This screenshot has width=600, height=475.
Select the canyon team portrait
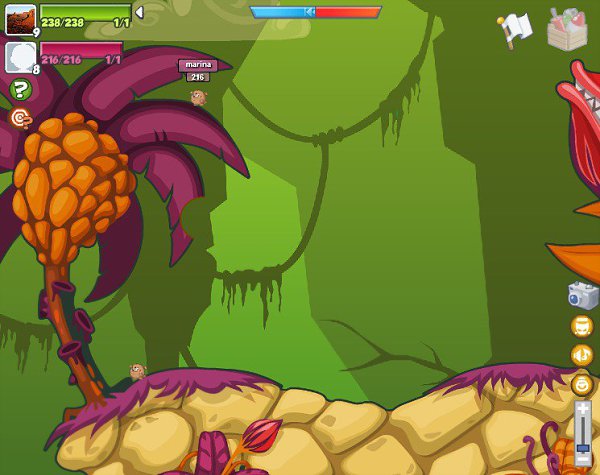coord(20,19)
